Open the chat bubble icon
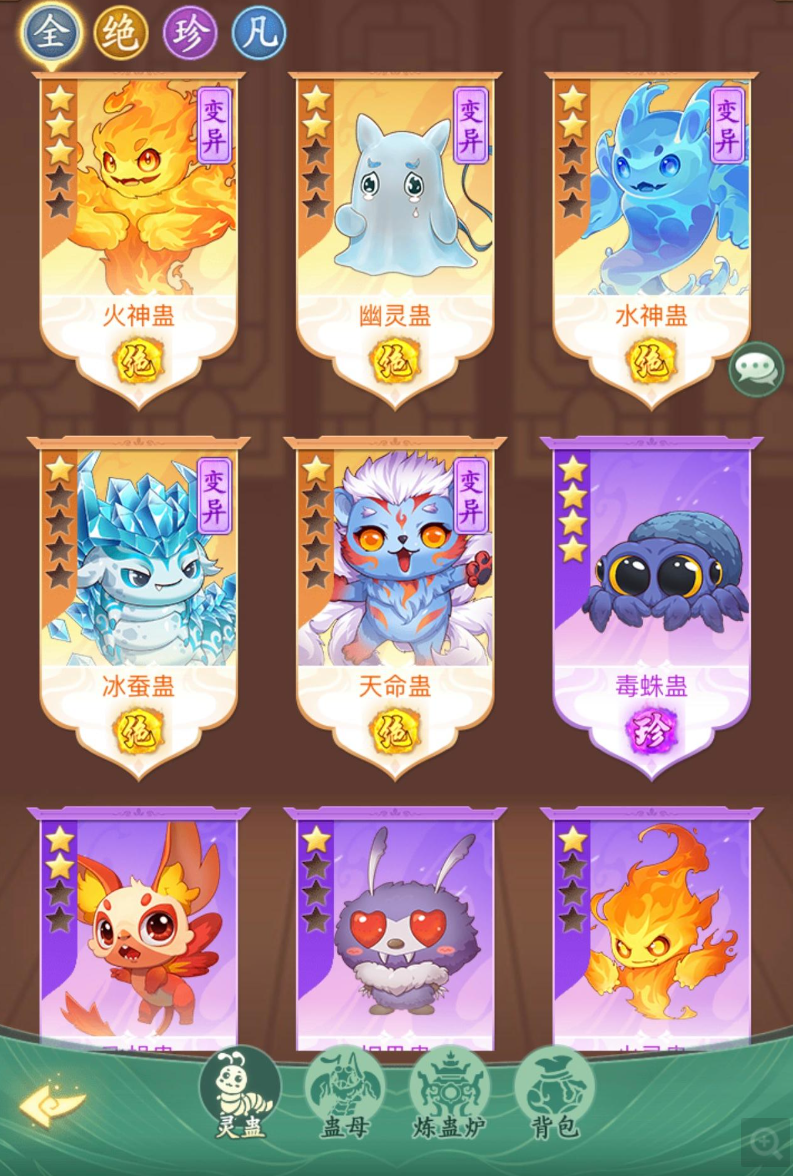Screen dimensions: 793x1176 [x=756, y=370]
